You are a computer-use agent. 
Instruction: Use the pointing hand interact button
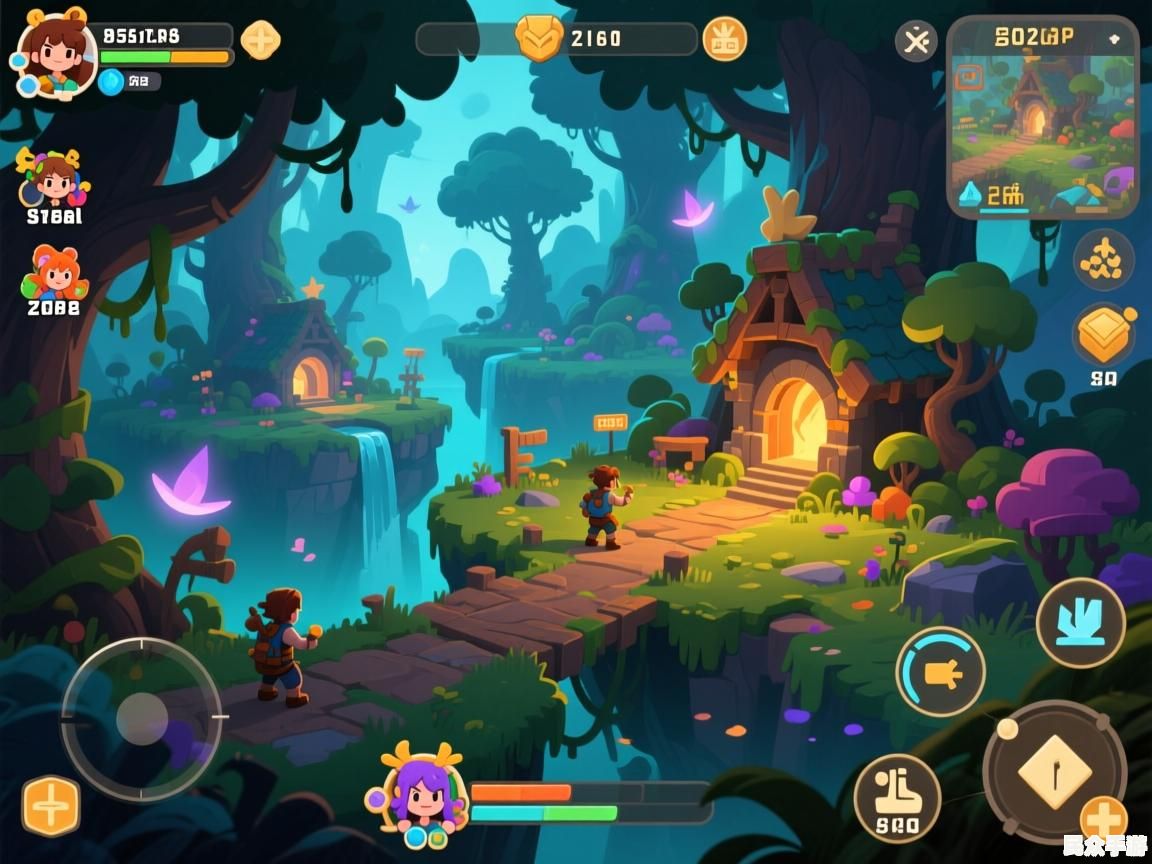click(940, 672)
